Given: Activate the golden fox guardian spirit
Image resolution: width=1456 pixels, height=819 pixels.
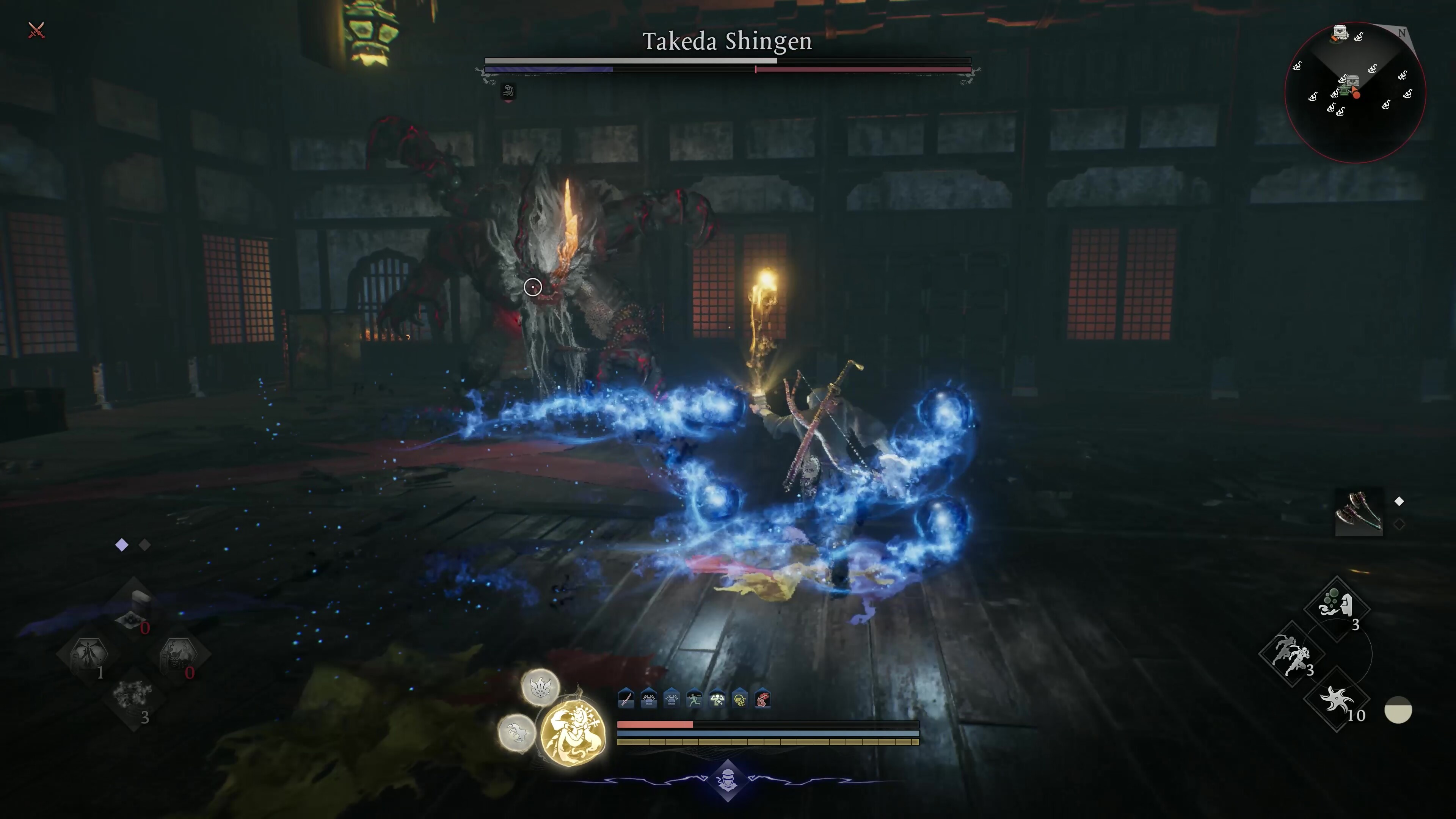Looking at the screenshot, I should [x=573, y=734].
